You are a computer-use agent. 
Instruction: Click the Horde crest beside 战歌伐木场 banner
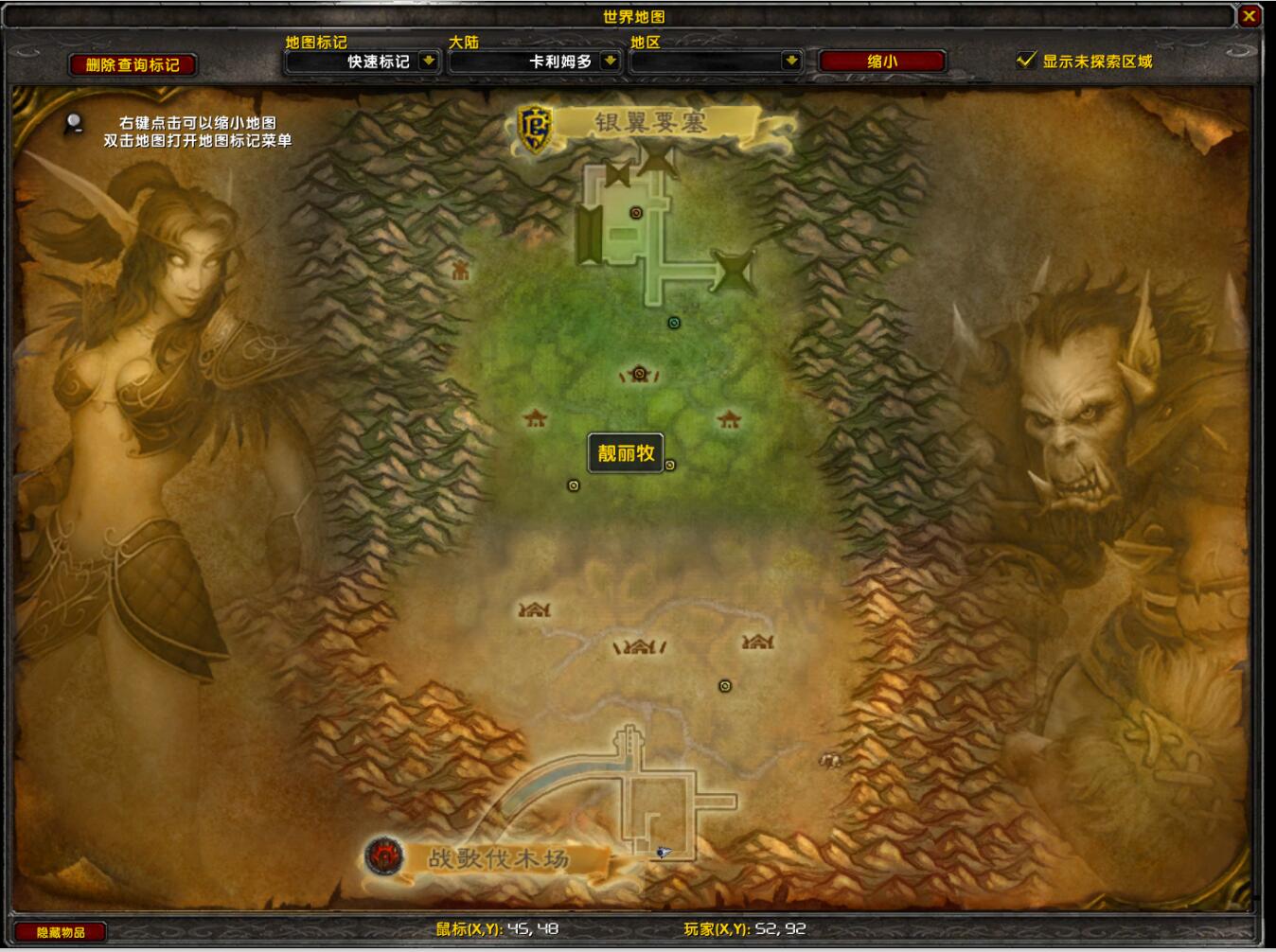click(384, 856)
